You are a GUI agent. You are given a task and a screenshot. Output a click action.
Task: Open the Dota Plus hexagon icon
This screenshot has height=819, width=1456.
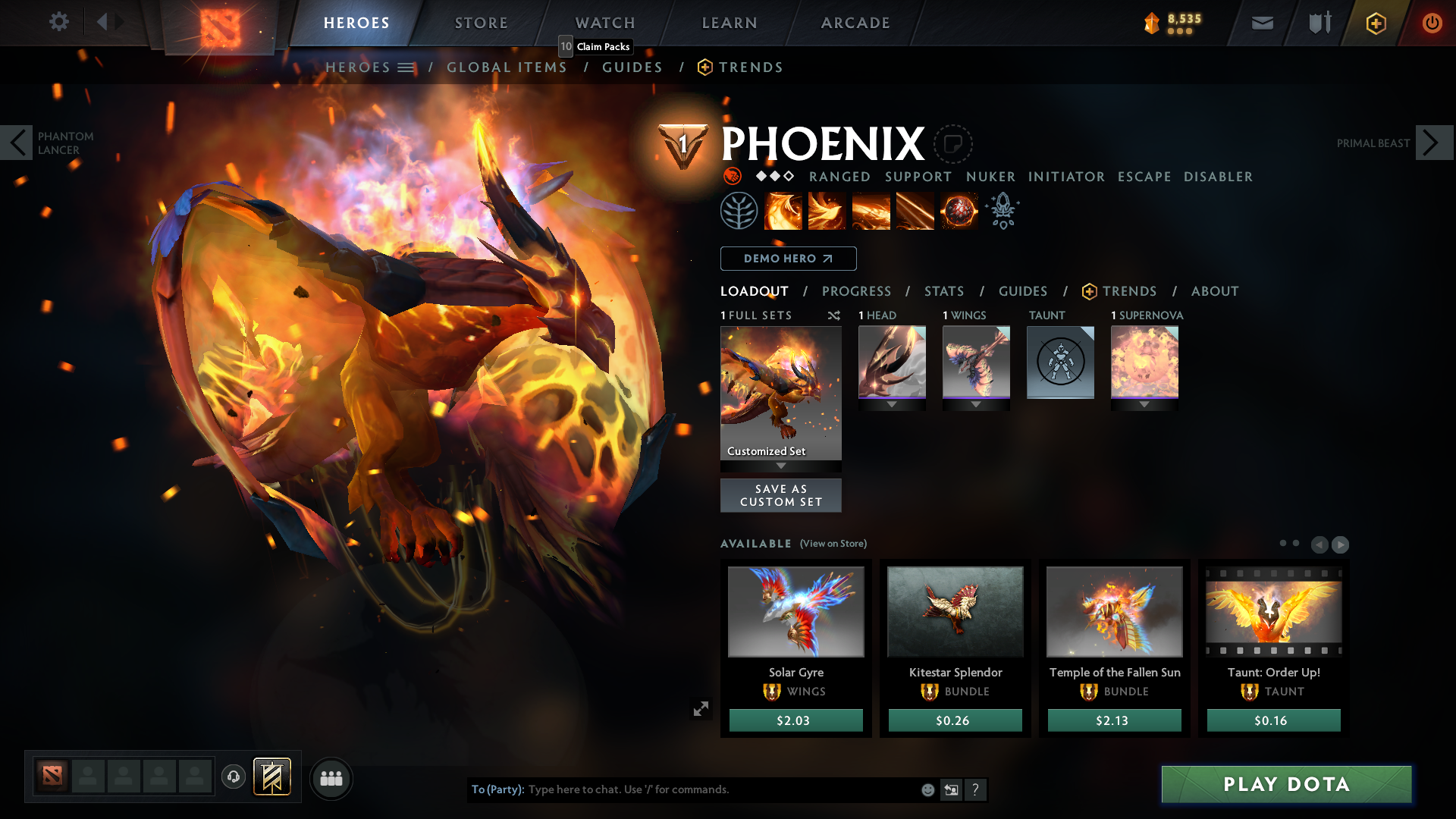coord(1376,23)
